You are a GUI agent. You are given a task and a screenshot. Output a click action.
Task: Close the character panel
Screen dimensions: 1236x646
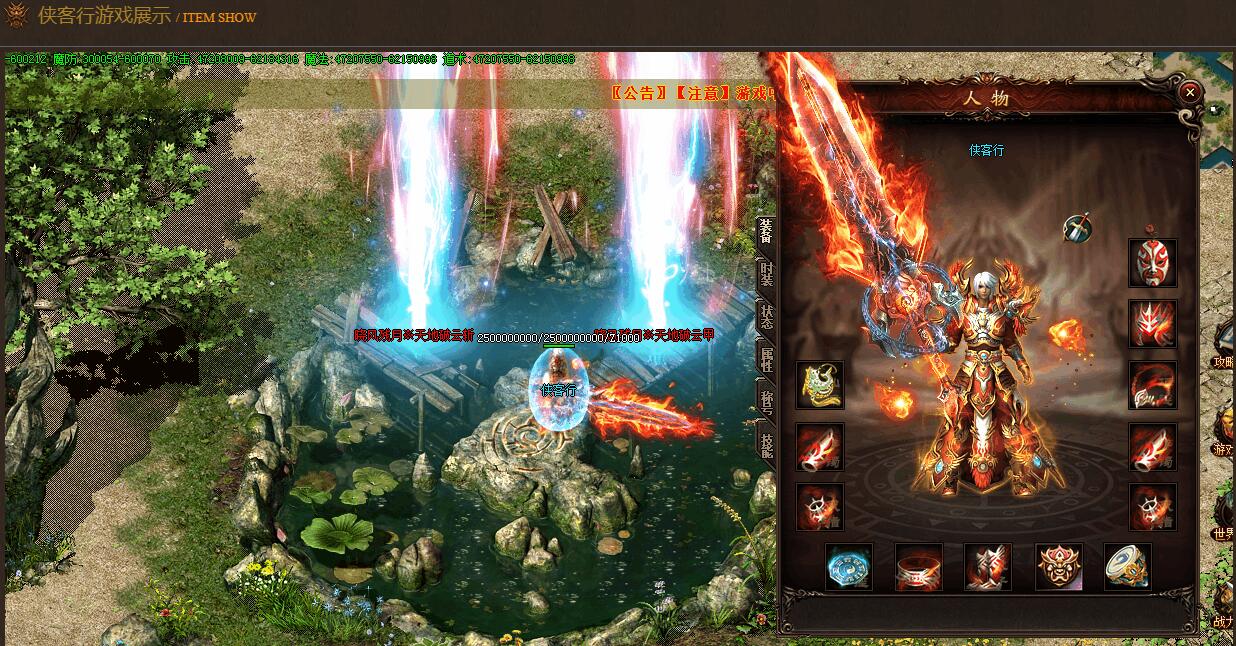point(1189,92)
